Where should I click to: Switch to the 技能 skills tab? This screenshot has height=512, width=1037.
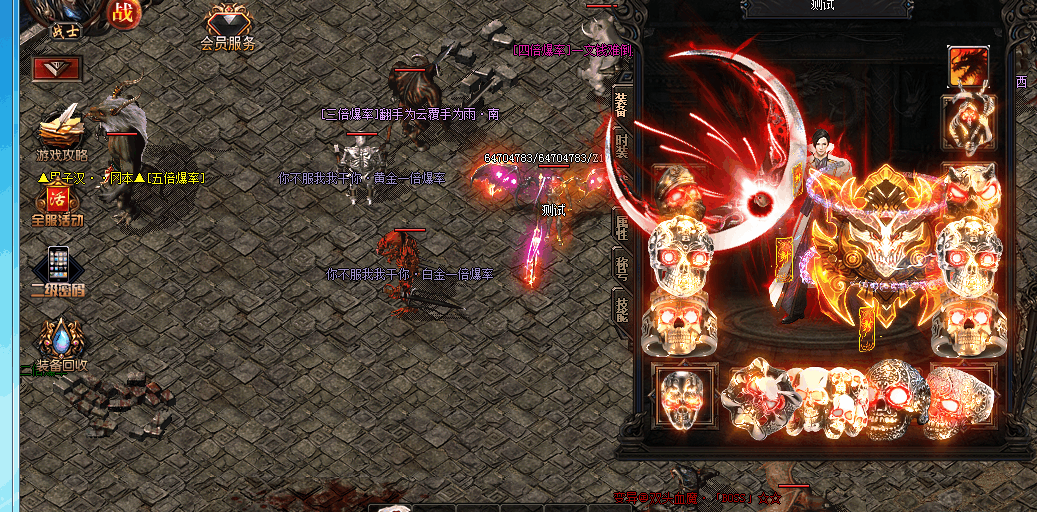click(622, 306)
